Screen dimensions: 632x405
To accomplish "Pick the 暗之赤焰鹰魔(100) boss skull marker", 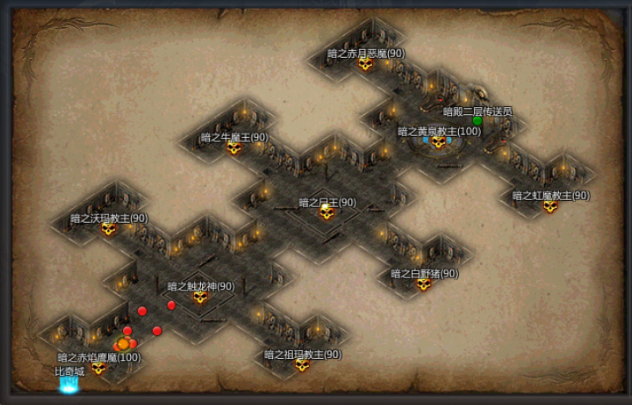I will click(98, 368).
